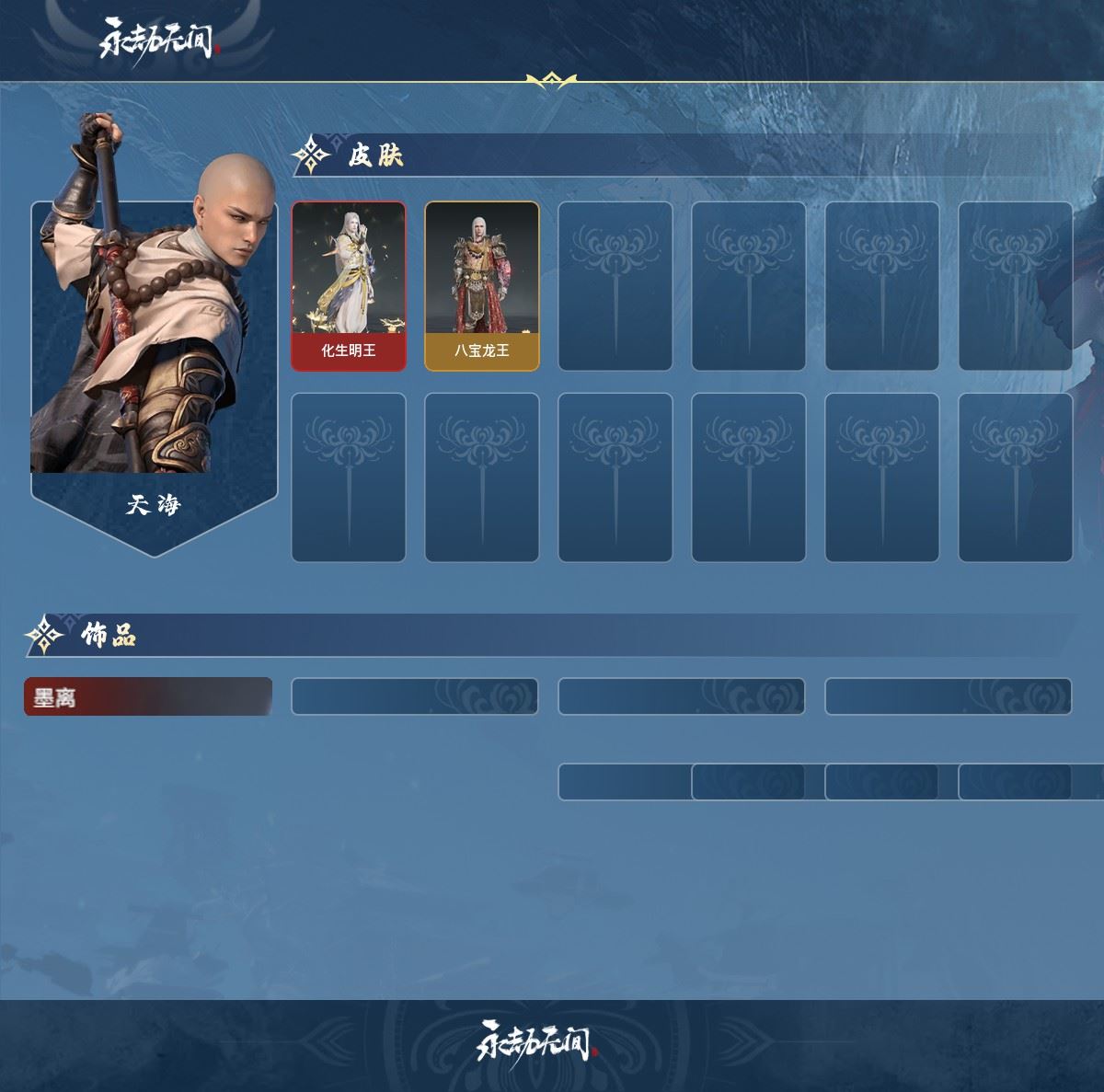Click the 墨离 accessory entry
This screenshot has width=1104, height=1092.
pyautogui.click(x=147, y=696)
